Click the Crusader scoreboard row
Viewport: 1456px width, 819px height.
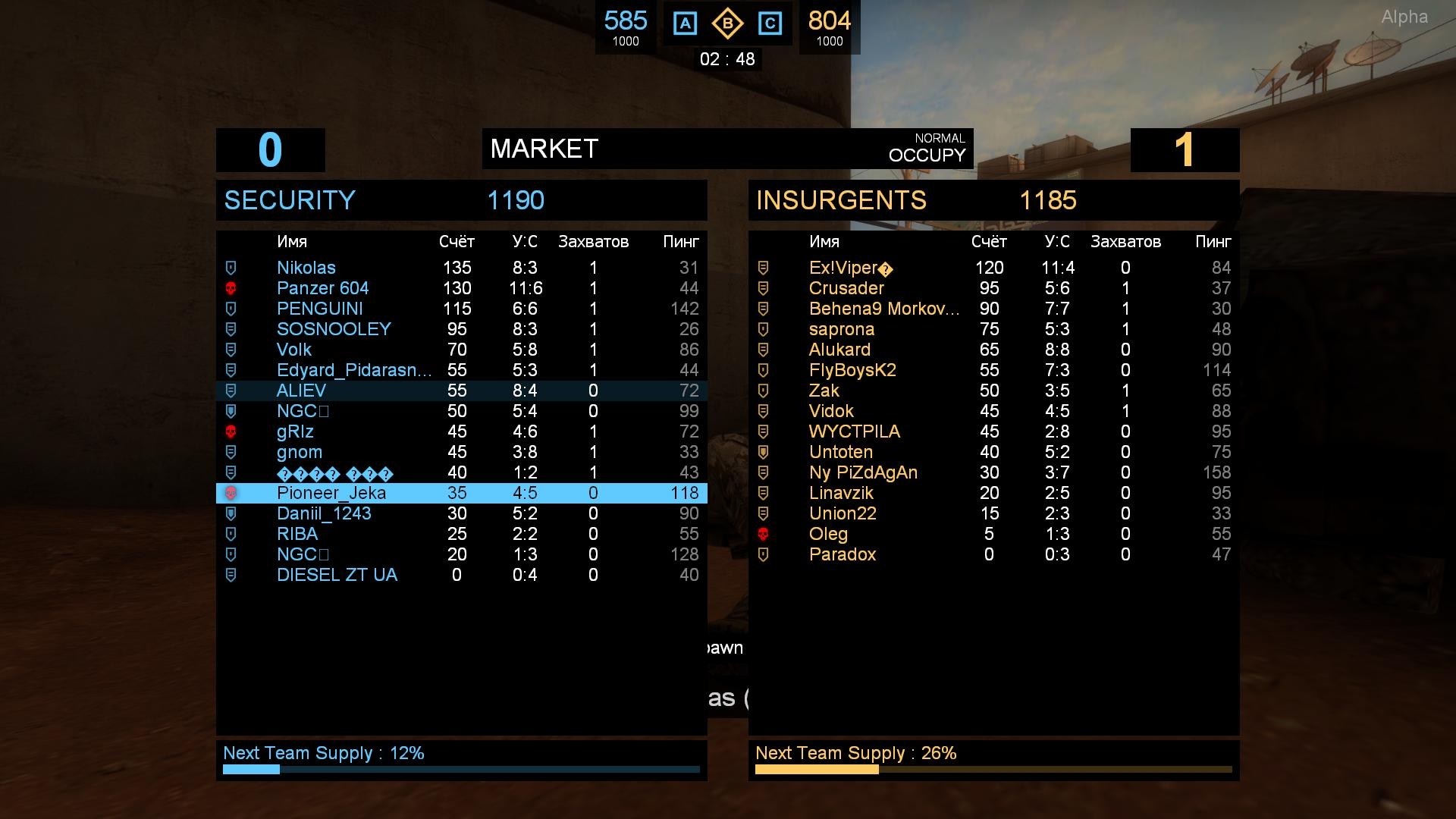click(x=846, y=288)
